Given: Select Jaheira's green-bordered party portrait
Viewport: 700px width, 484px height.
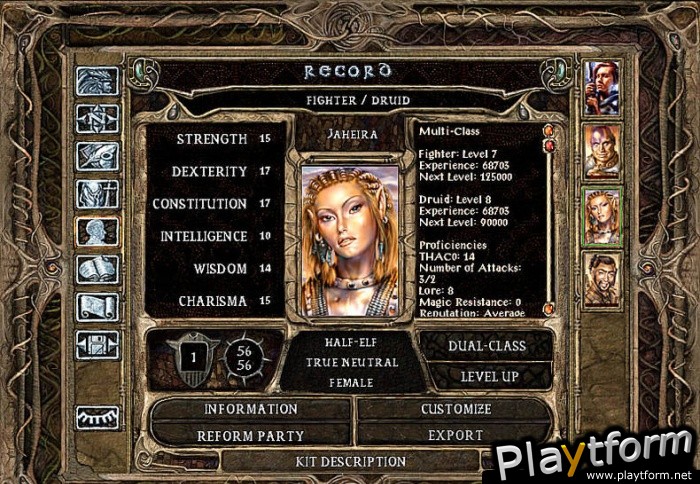Looking at the screenshot, I should [602, 215].
